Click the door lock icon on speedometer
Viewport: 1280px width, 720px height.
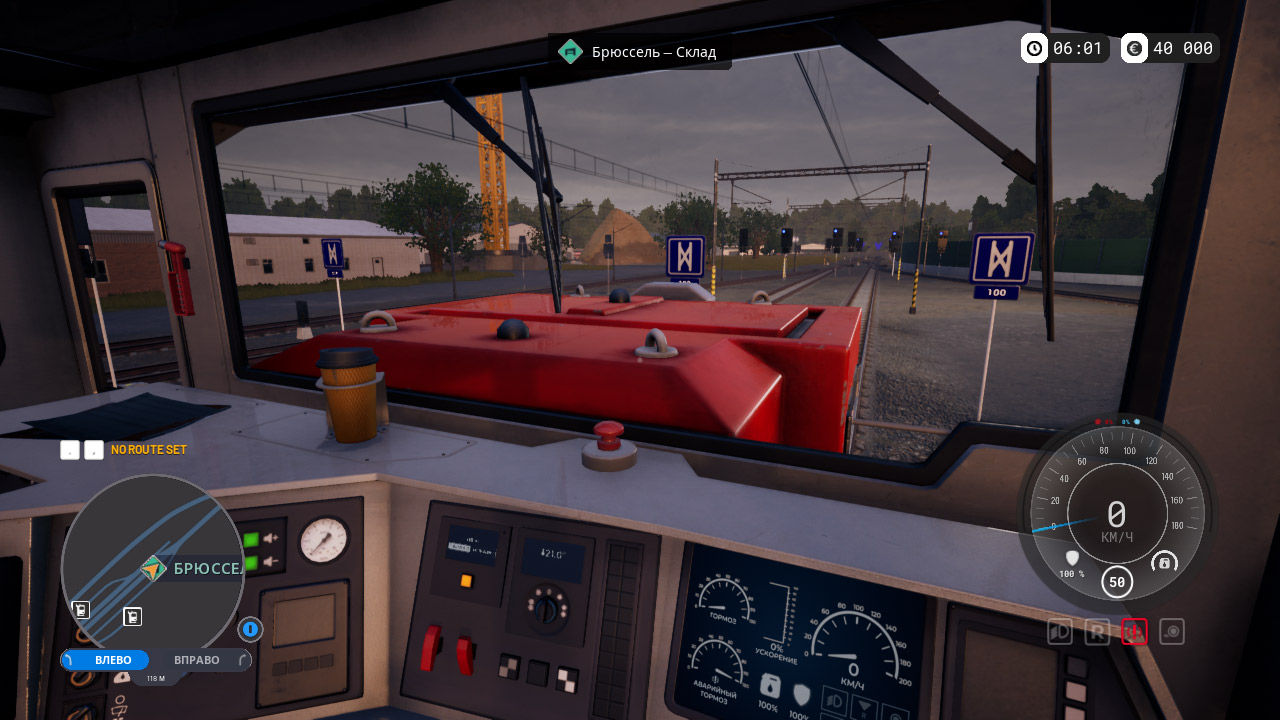1164,563
